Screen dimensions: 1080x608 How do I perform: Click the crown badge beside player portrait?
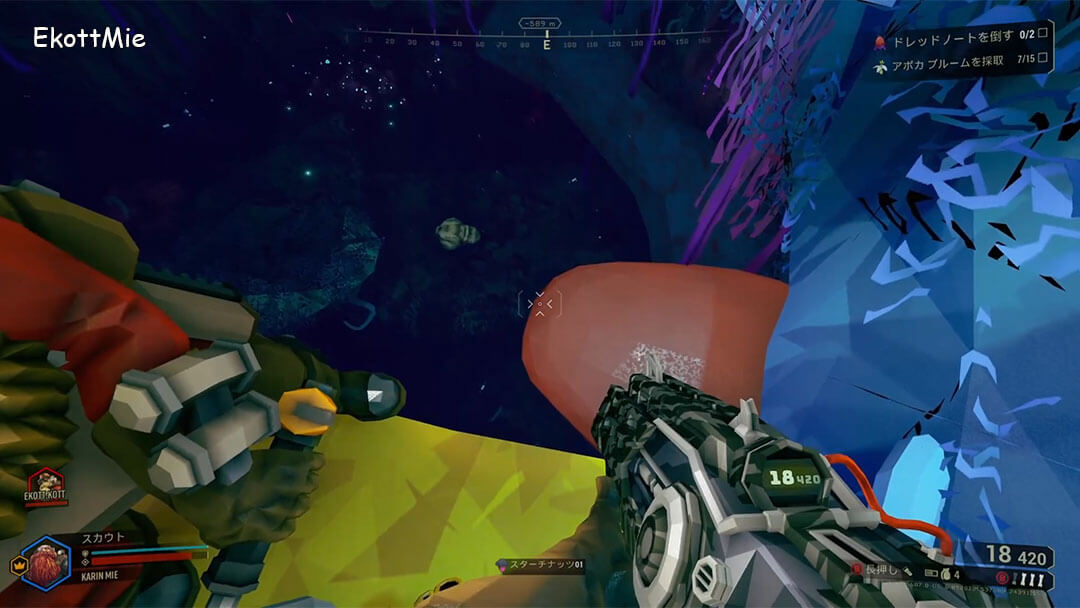17,565
